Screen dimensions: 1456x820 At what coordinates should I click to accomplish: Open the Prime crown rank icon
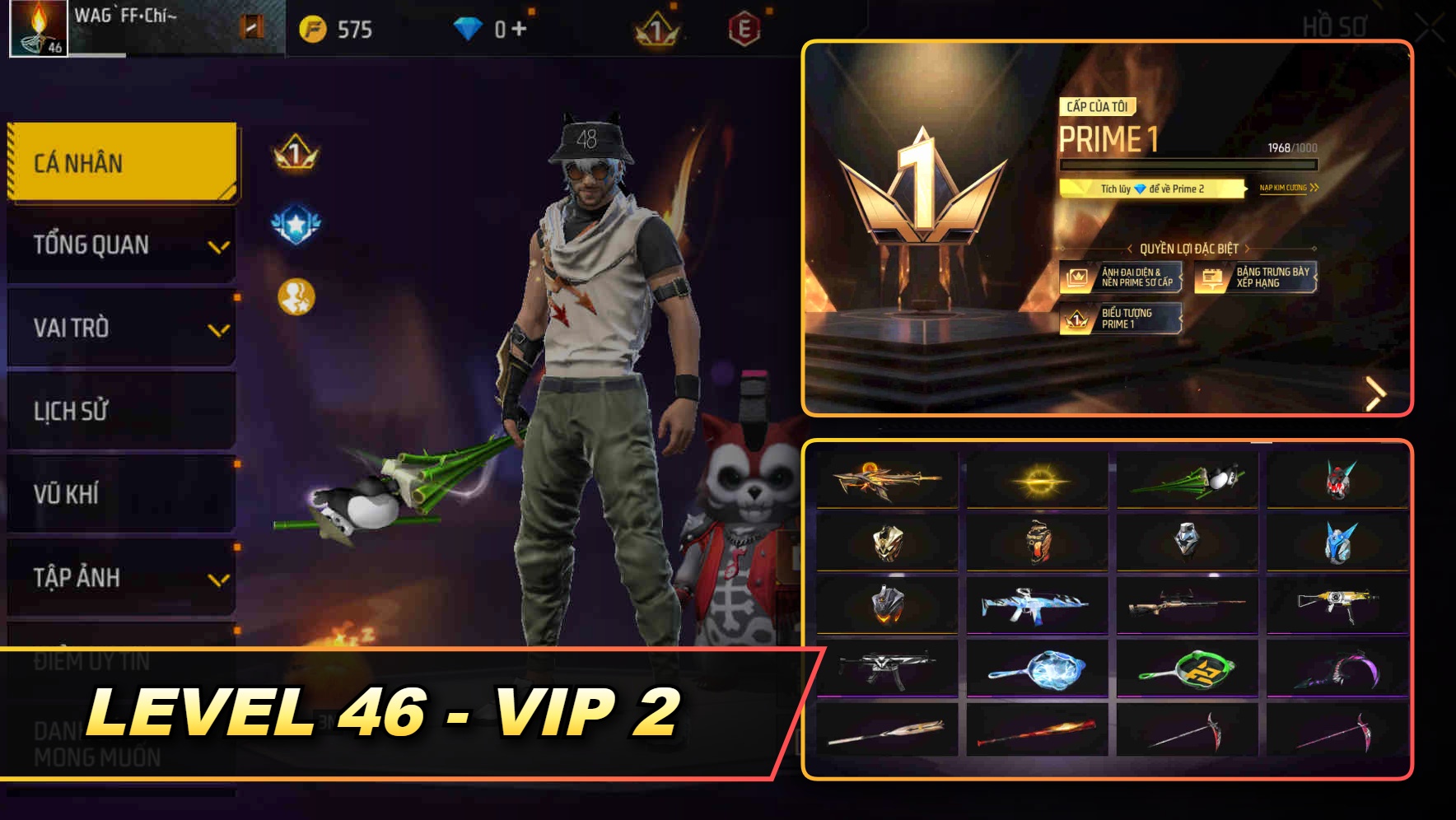pyautogui.click(x=655, y=28)
